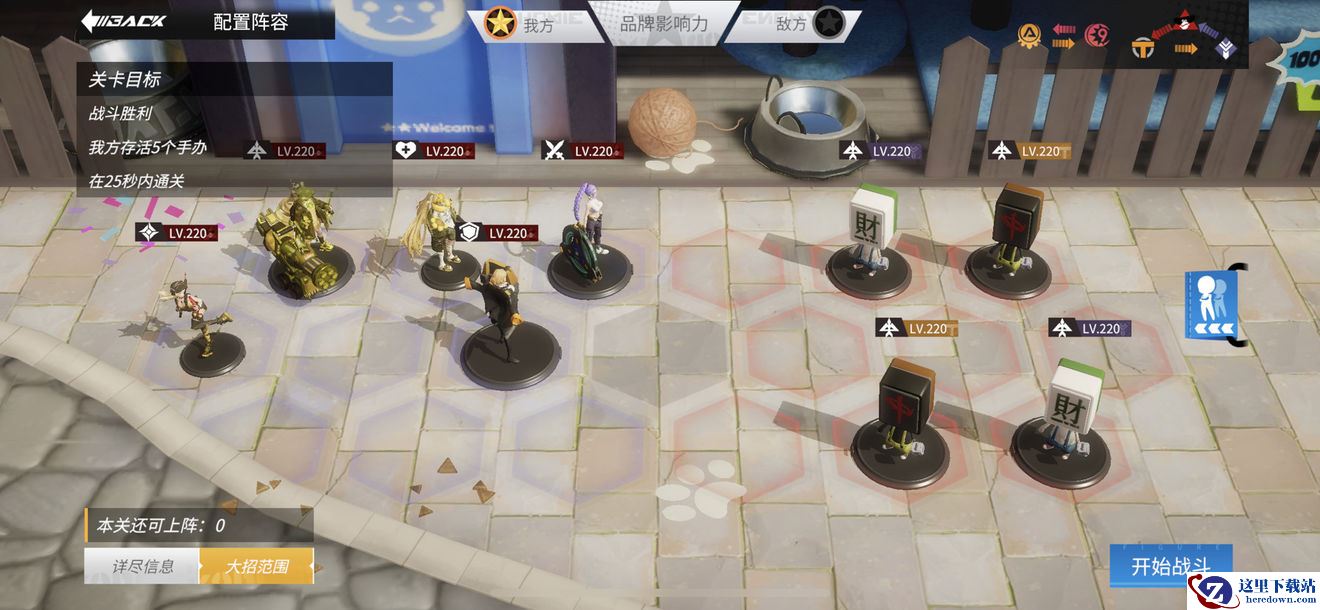Open the blue figure roster side tab
Image resolution: width=1320 pixels, height=610 pixels.
click(x=1212, y=304)
